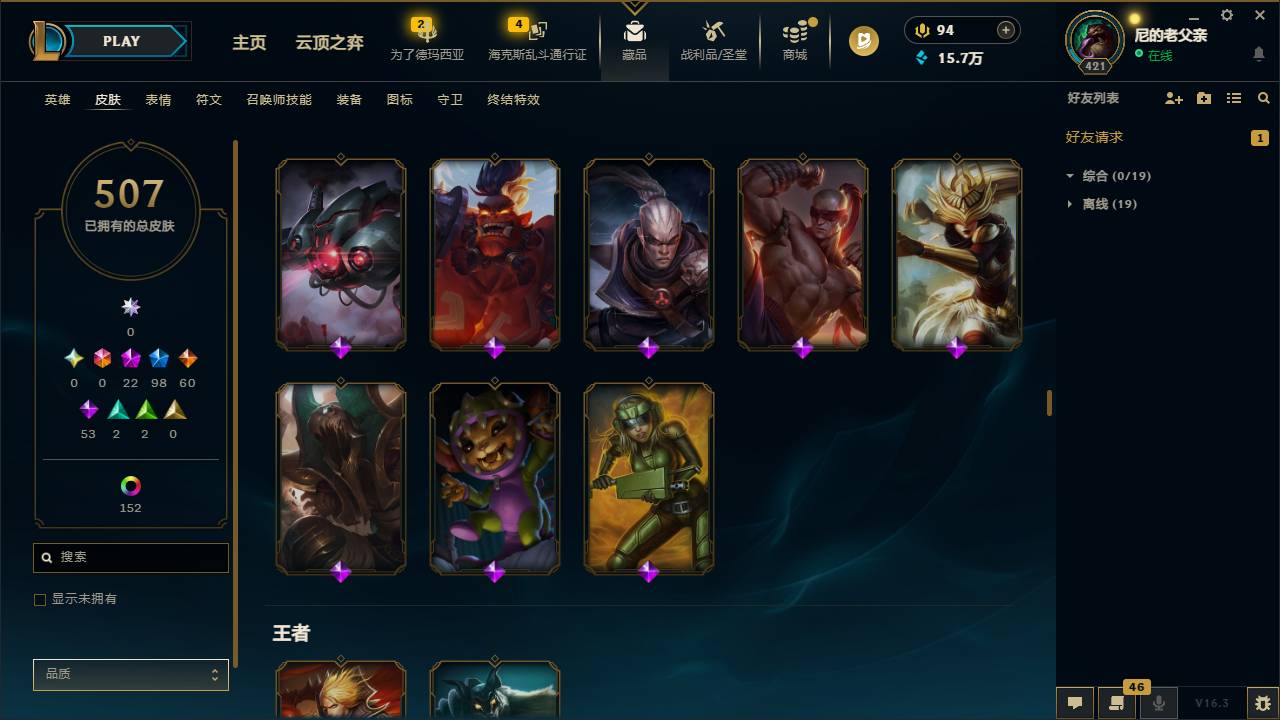Click the add friend icon
This screenshot has height=720, width=1280.
(x=1172, y=98)
